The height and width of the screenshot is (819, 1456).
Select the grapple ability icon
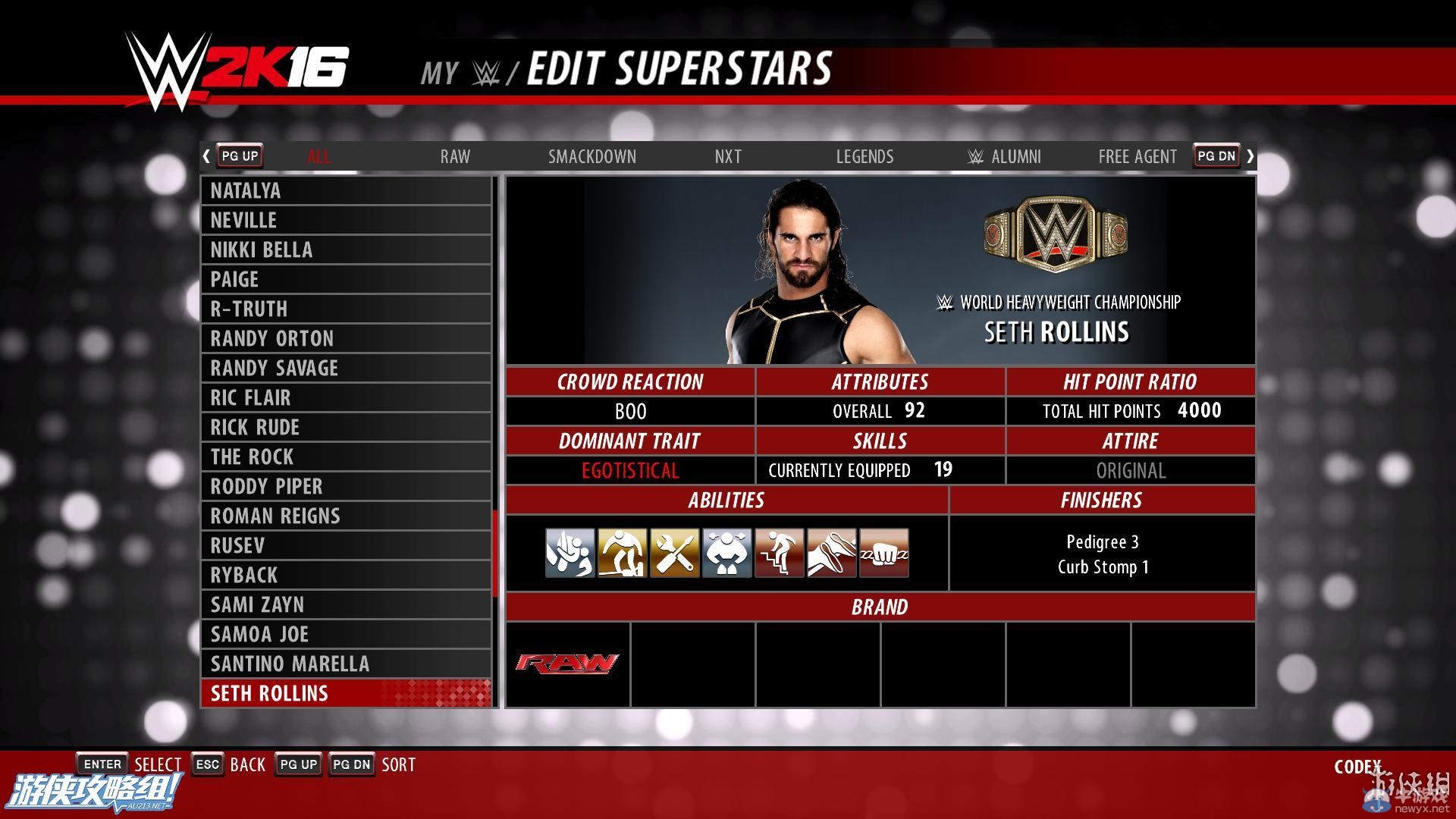click(x=570, y=552)
